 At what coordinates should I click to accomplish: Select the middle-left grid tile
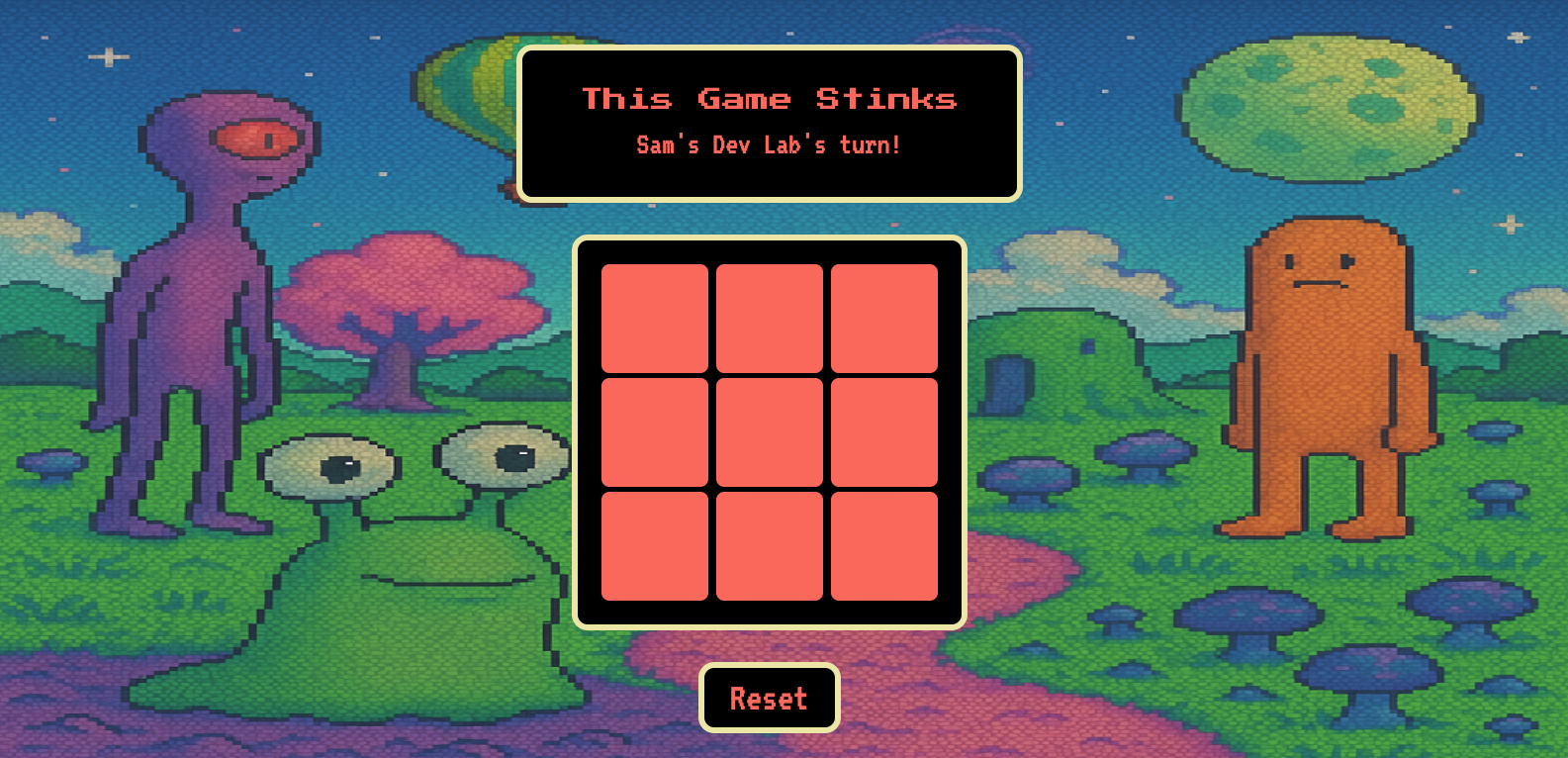click(x=656, y=429)
